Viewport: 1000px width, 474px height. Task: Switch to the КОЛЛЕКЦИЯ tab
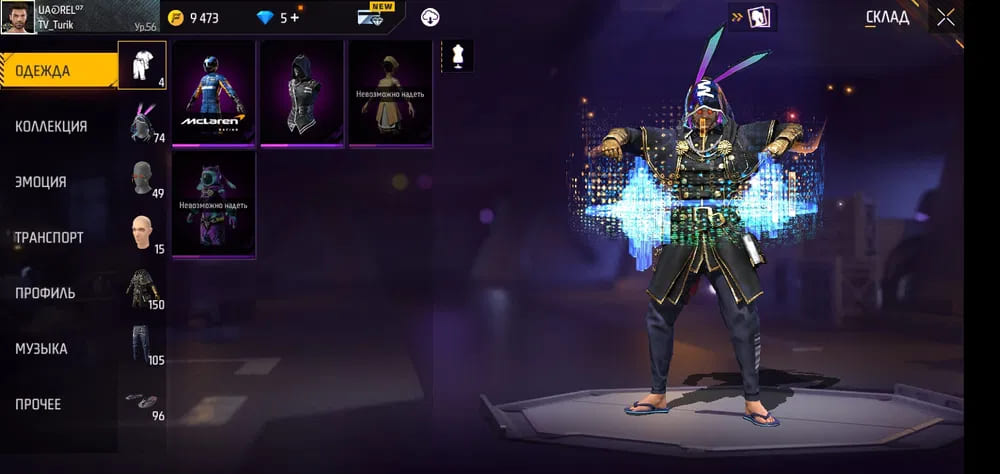coord(51,127)
